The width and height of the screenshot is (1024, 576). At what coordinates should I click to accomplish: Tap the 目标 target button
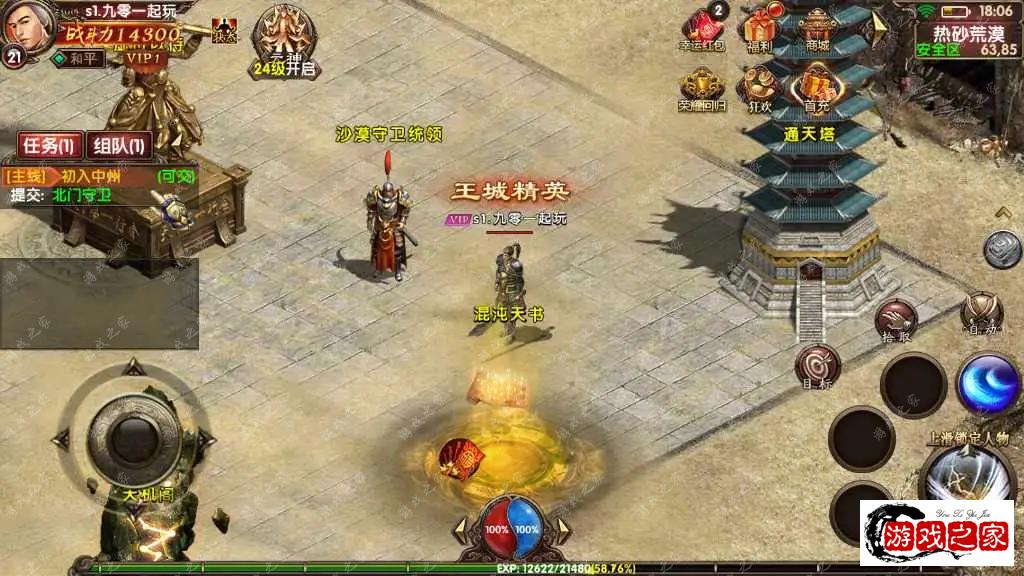coord(817,366)
